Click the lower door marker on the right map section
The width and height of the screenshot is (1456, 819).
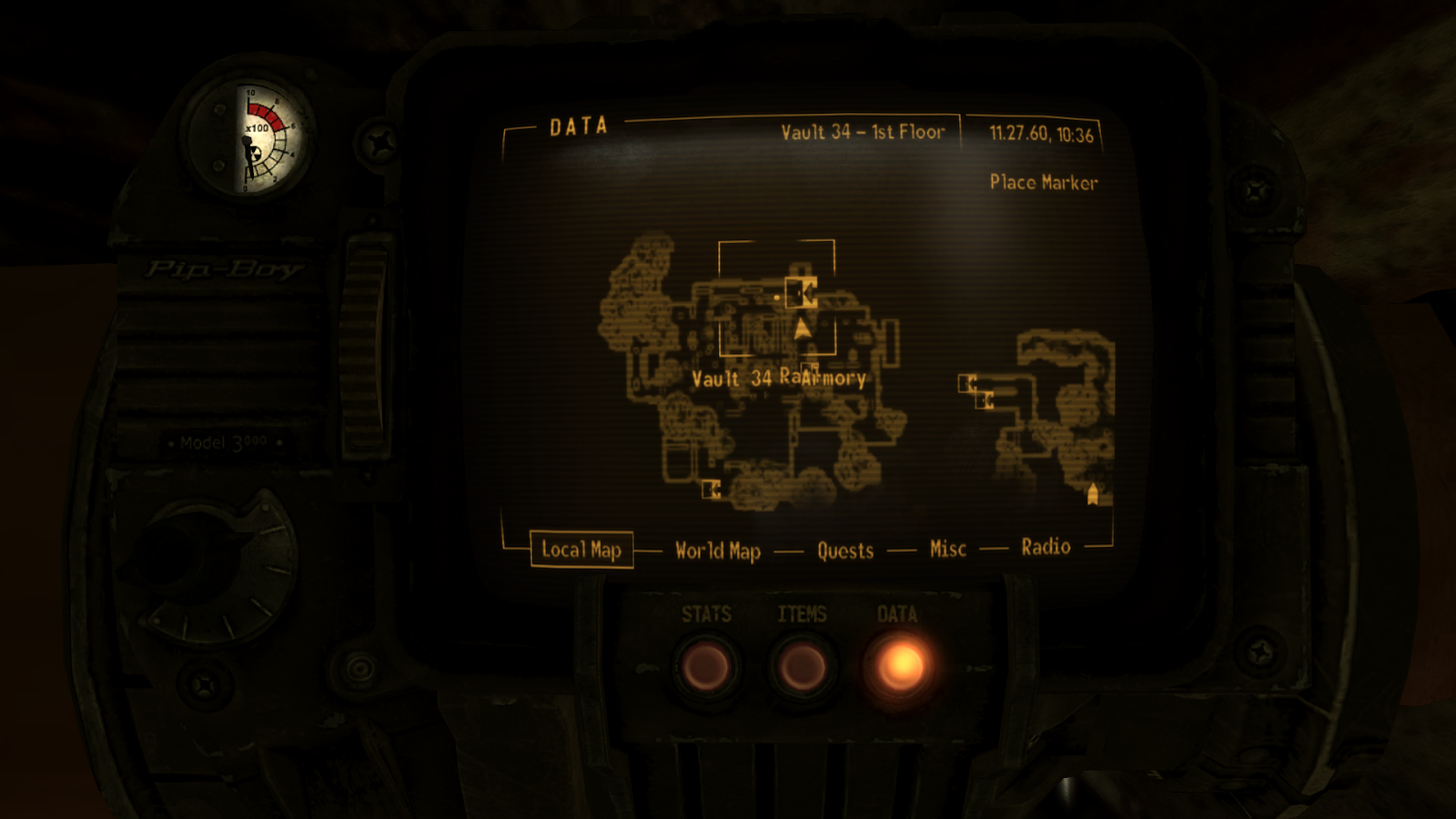pos(985,401)
